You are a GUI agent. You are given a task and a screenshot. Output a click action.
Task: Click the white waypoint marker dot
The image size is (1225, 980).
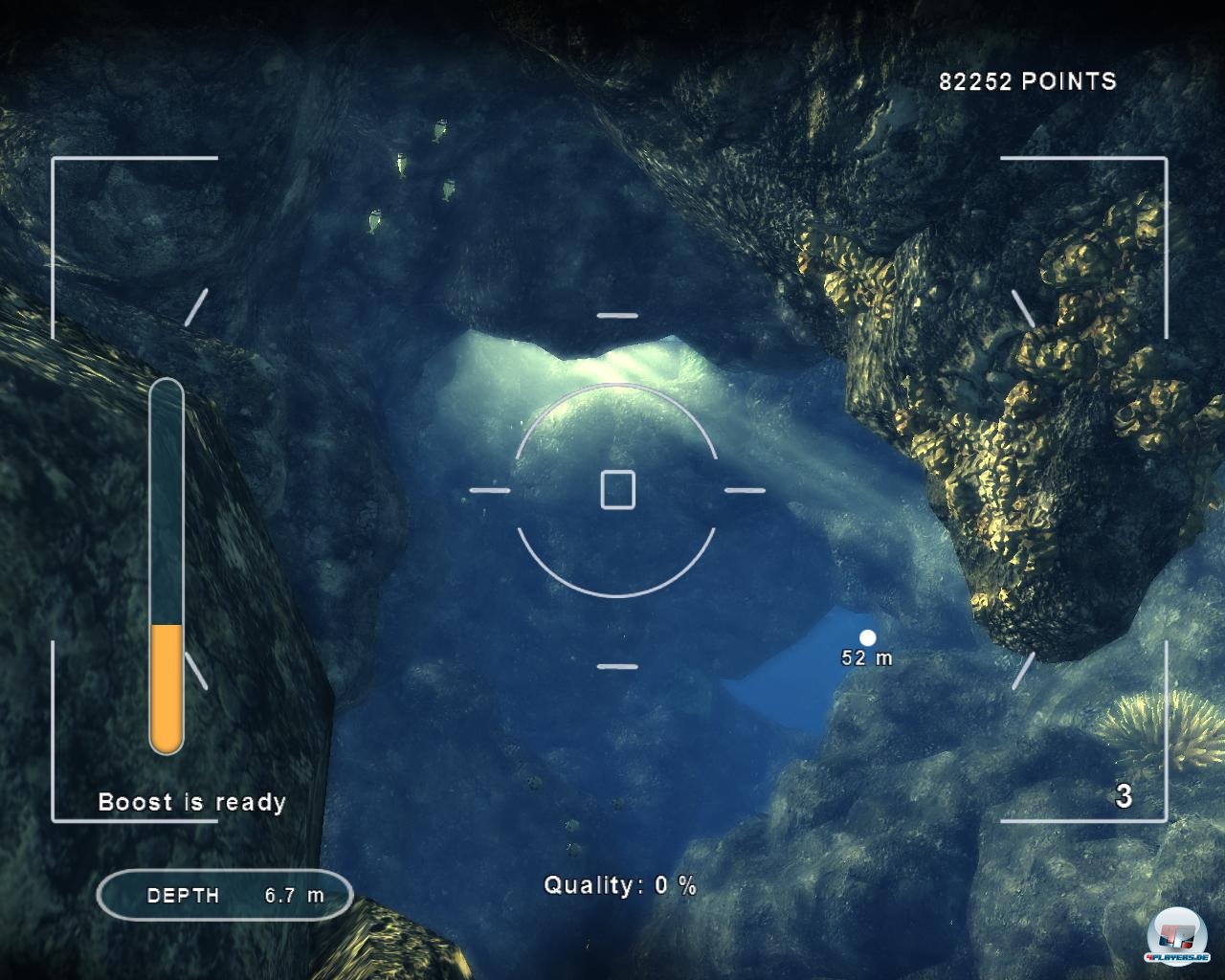[868, 637]
